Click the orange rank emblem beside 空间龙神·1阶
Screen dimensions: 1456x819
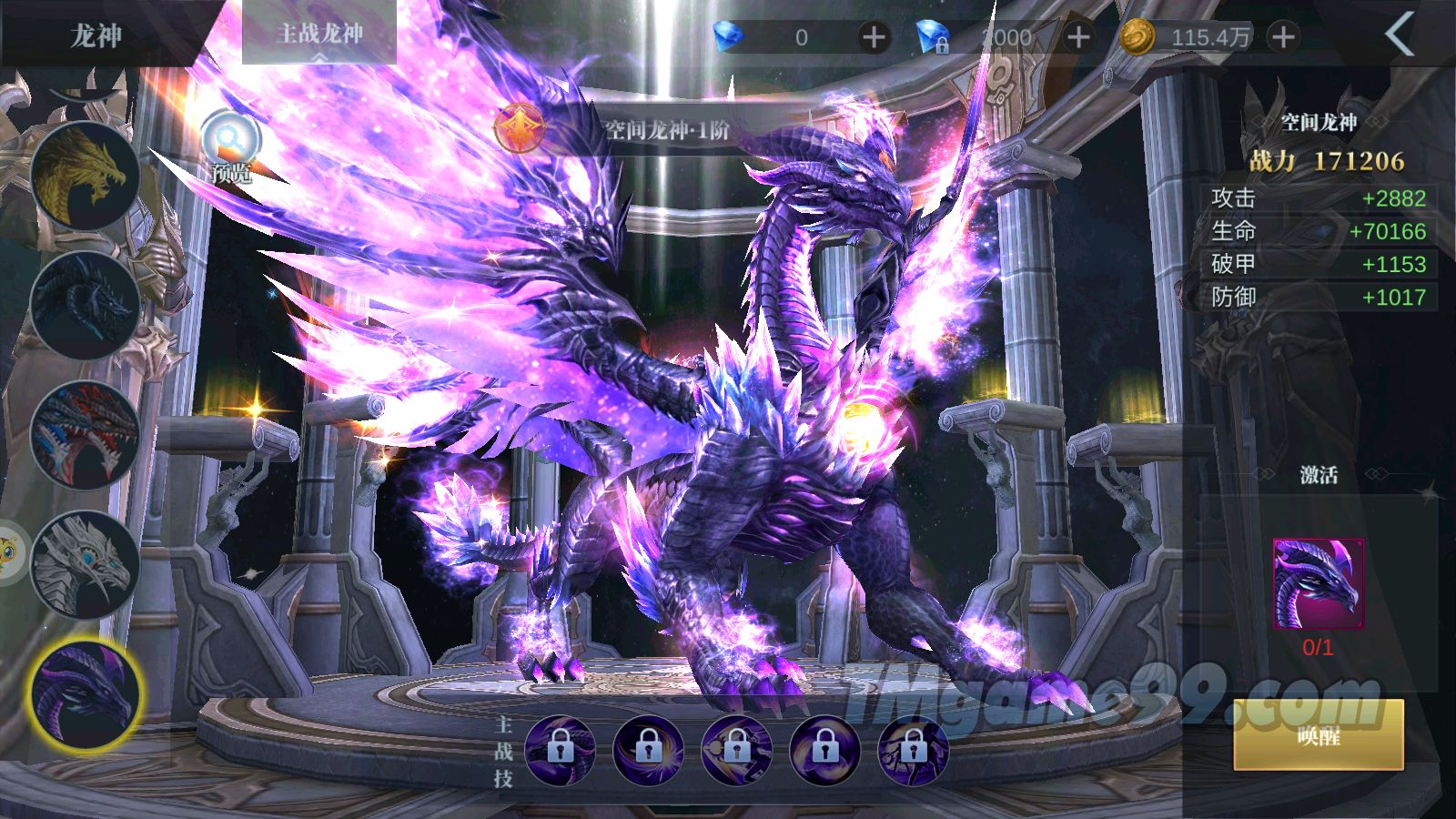tap(521, 128)
